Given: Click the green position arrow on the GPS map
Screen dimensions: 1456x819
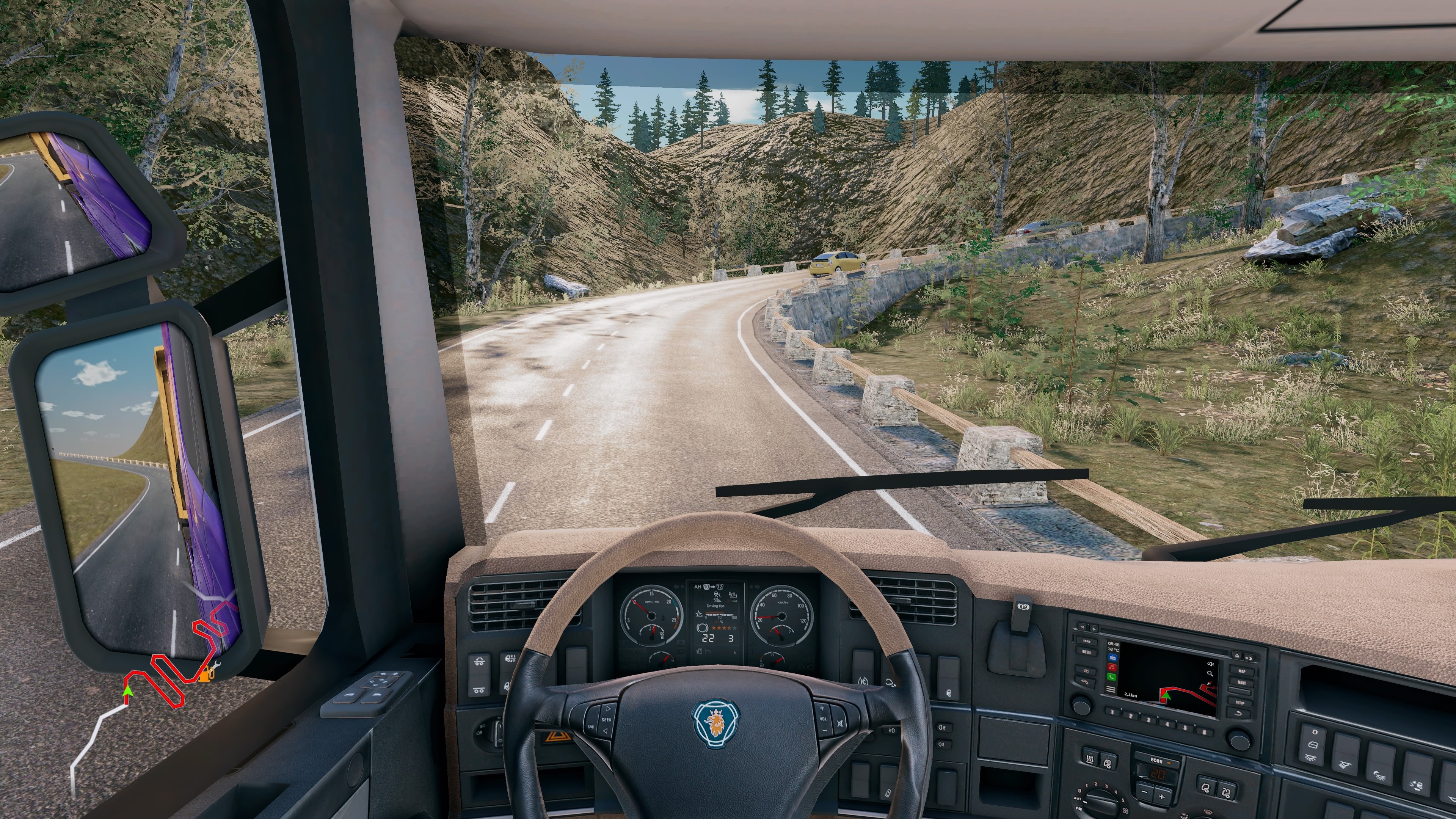Looking at the screenshot, I should pos(1166,696).
